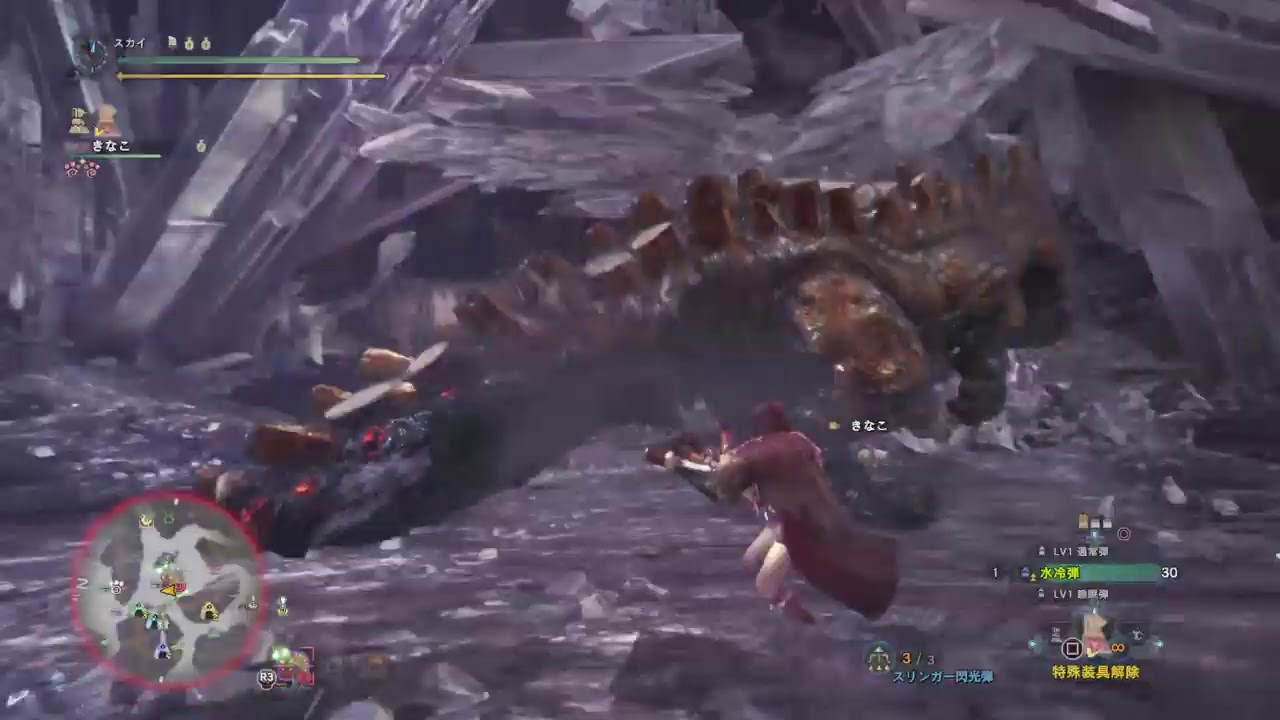Click the LV1 通常弾 normal ammo icon

pyautogui.click(x=1042, y=550)
